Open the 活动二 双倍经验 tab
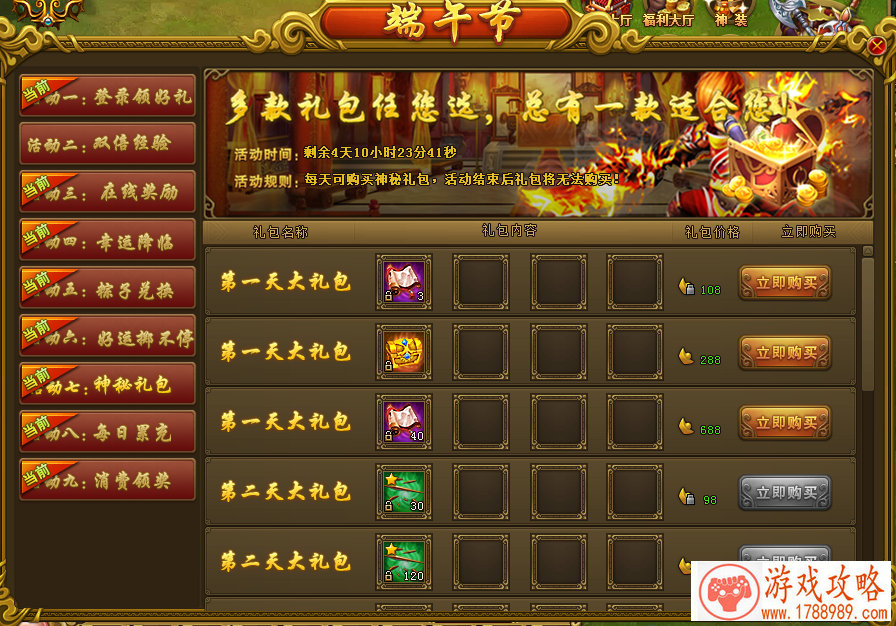 pos(108,144)
